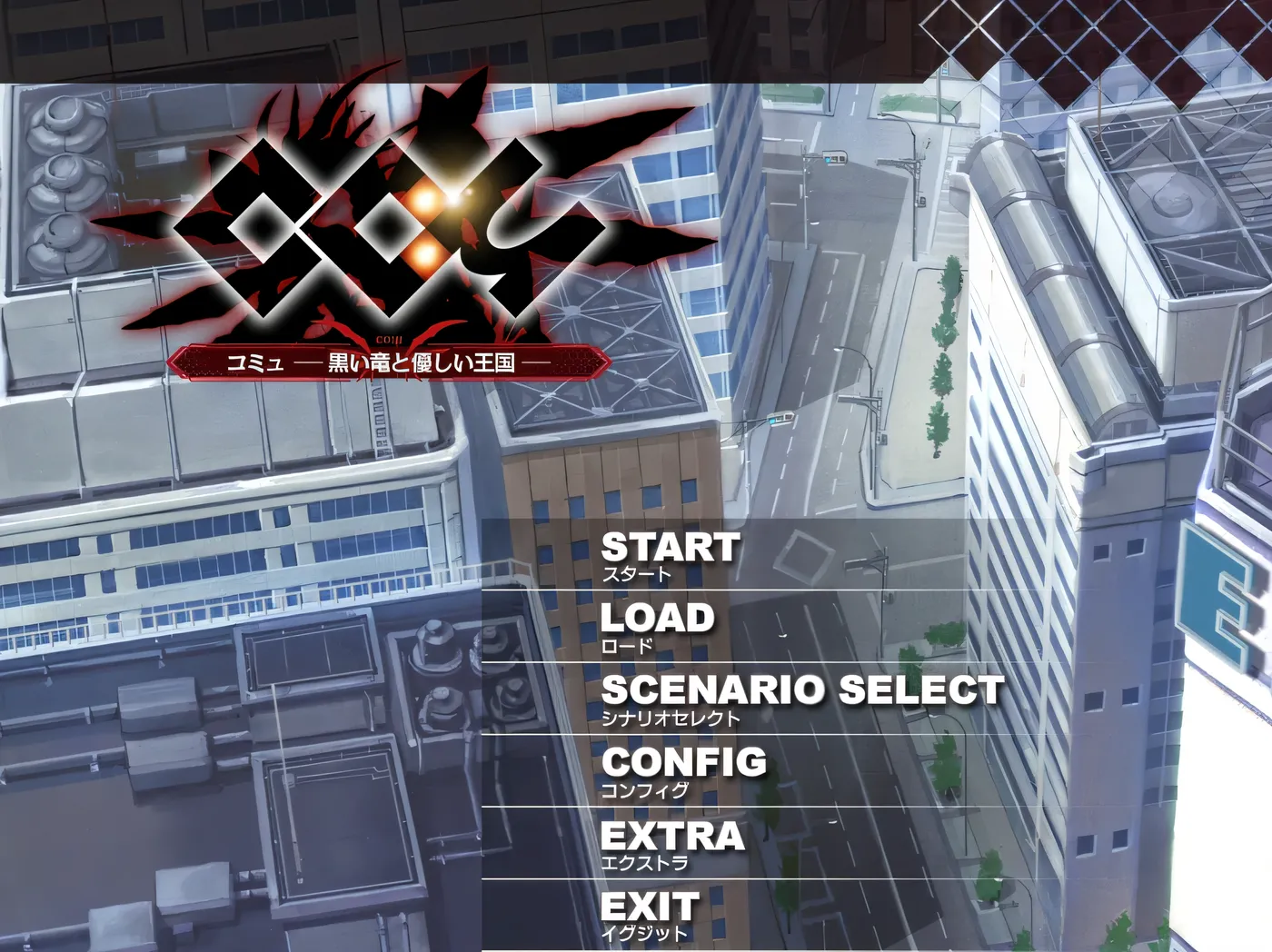Screen dimensions: 1272x952
Task: Open the LOAD menu
Action: [x=657, y=624]
